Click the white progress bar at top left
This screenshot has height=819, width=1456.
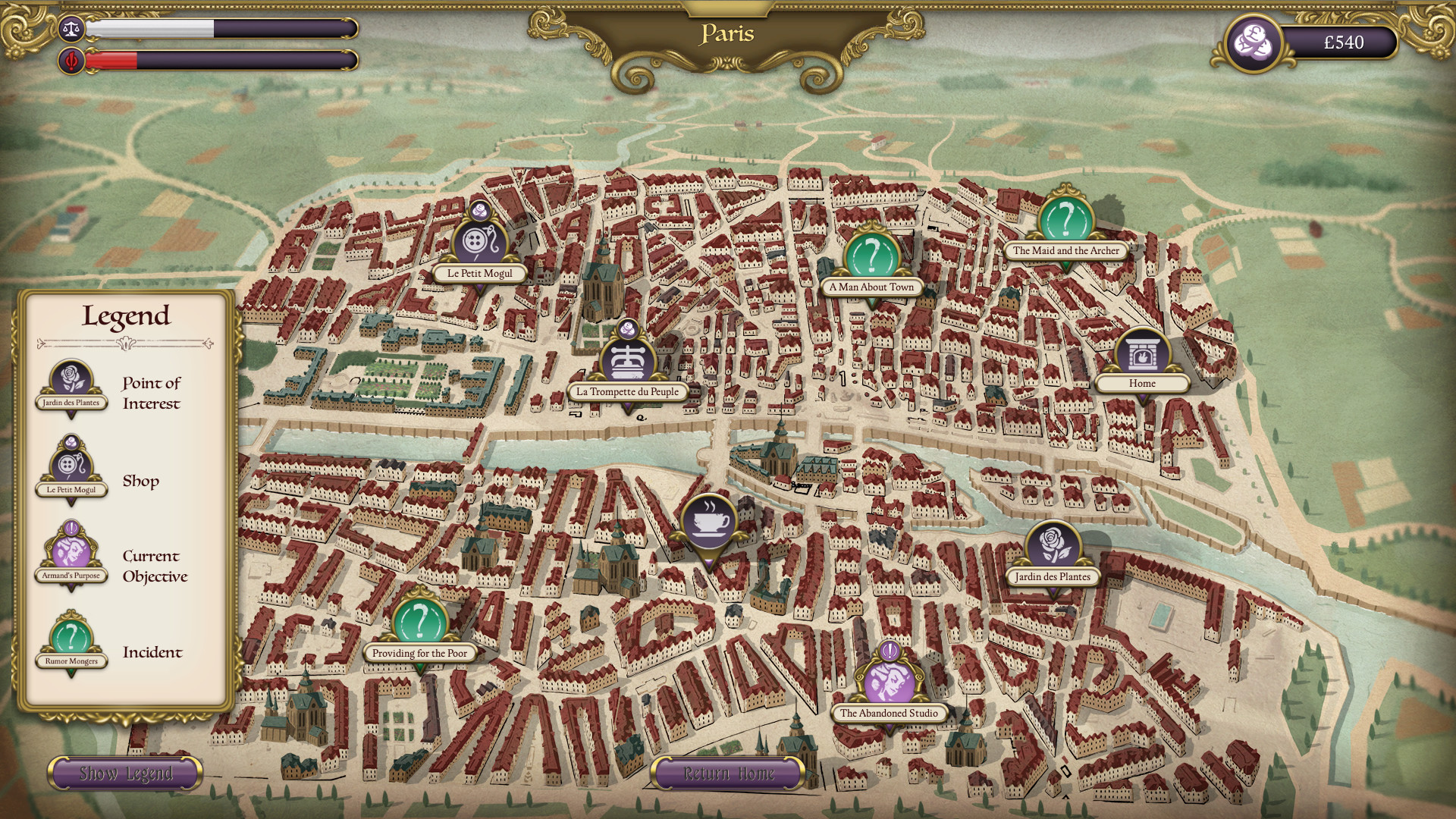coord(220,28)
